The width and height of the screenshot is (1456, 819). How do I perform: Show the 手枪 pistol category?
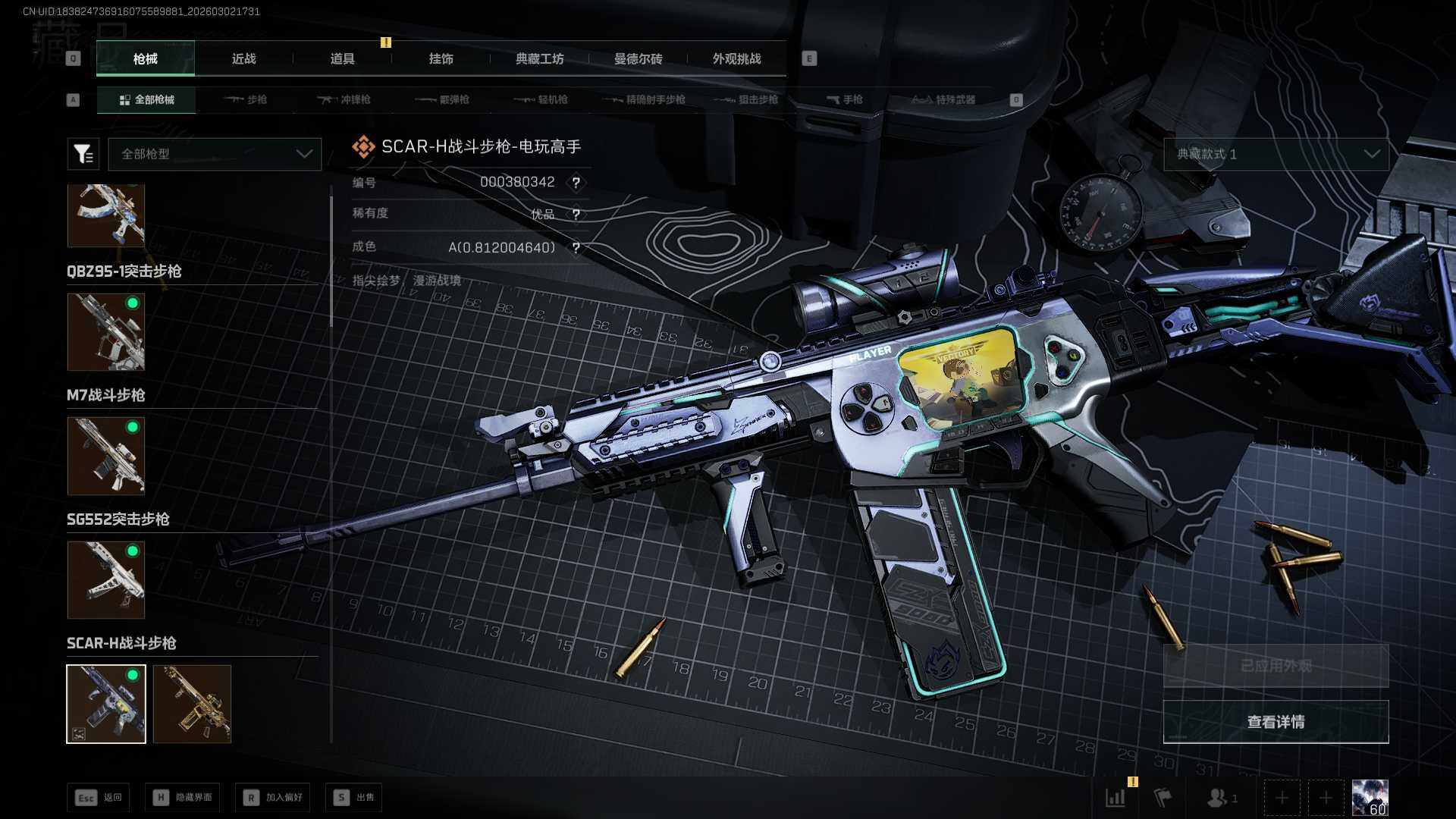(845, 99)
